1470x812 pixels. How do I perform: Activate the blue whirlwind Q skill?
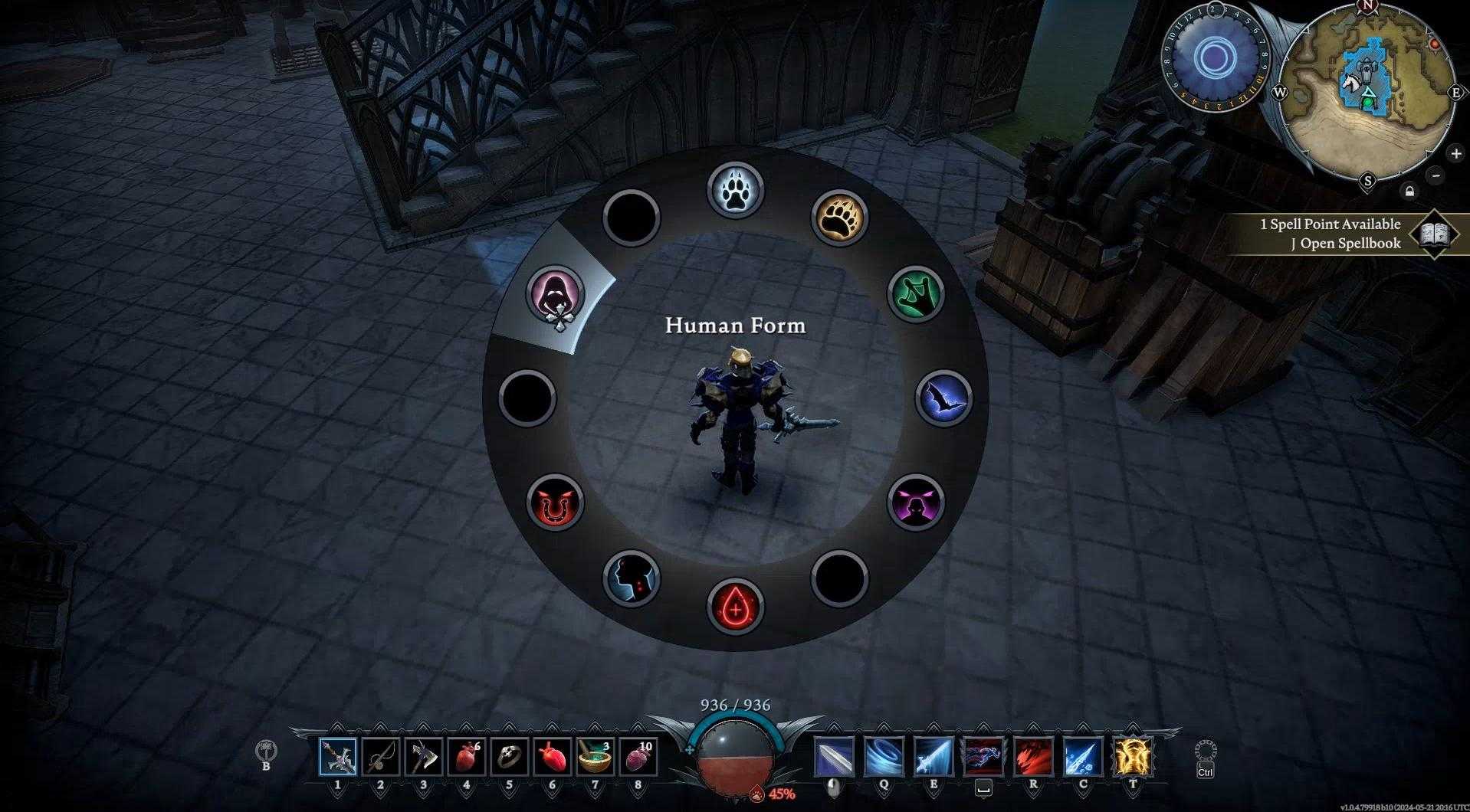coord(884,757)
